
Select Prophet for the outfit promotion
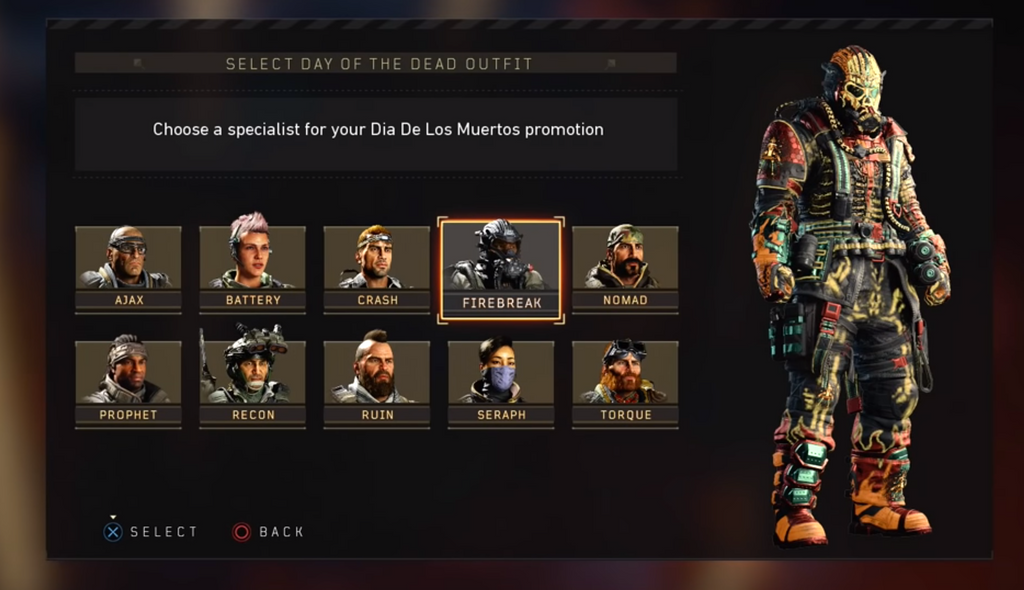pyautogui.click(x=128, y=383)
